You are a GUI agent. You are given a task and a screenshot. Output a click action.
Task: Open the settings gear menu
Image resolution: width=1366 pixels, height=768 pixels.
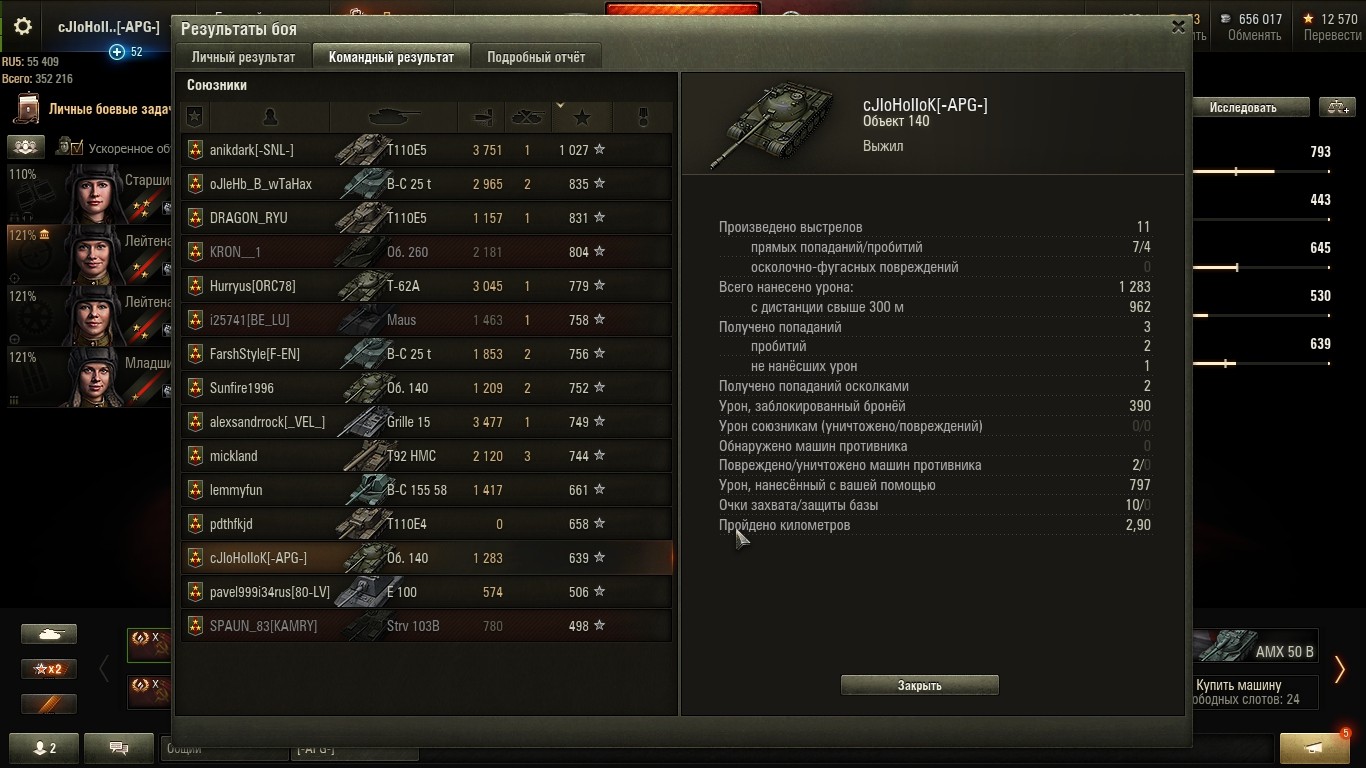coord(22,27)
